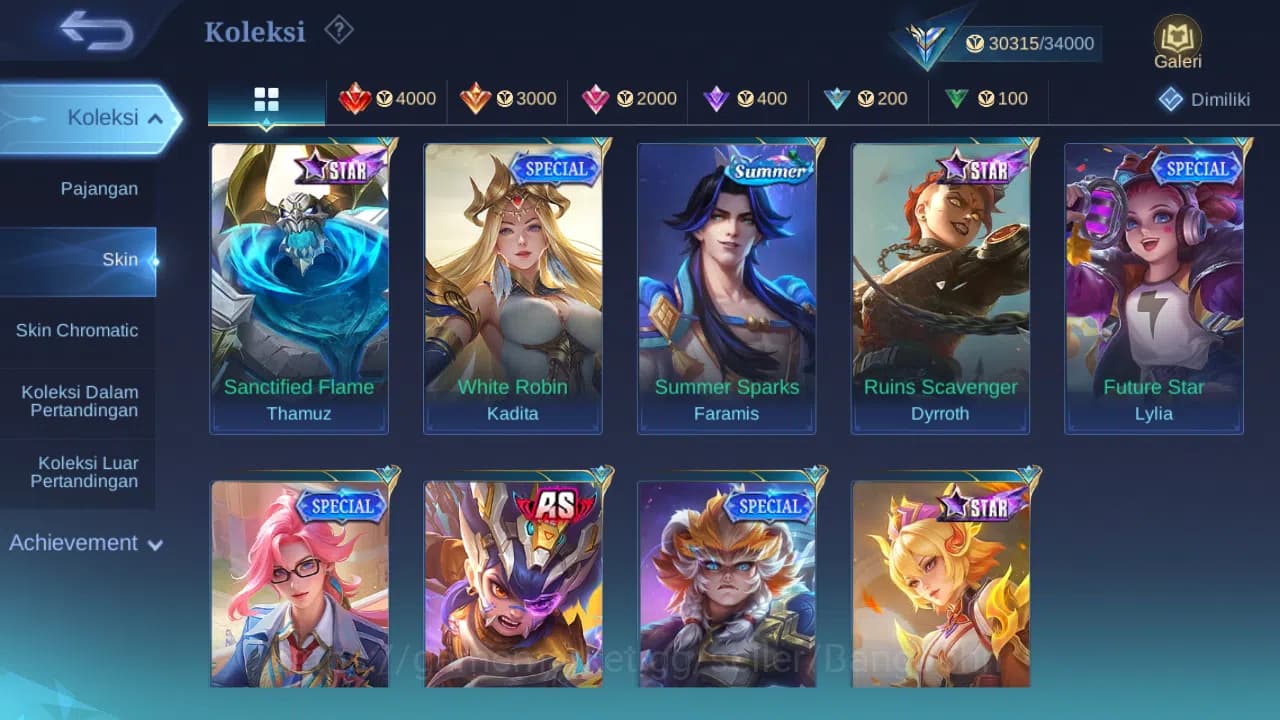Open the help question mark beside Koleksi
Image resolution: width=1280 pixels, height=720 pixels.
(x=338, y=31)
